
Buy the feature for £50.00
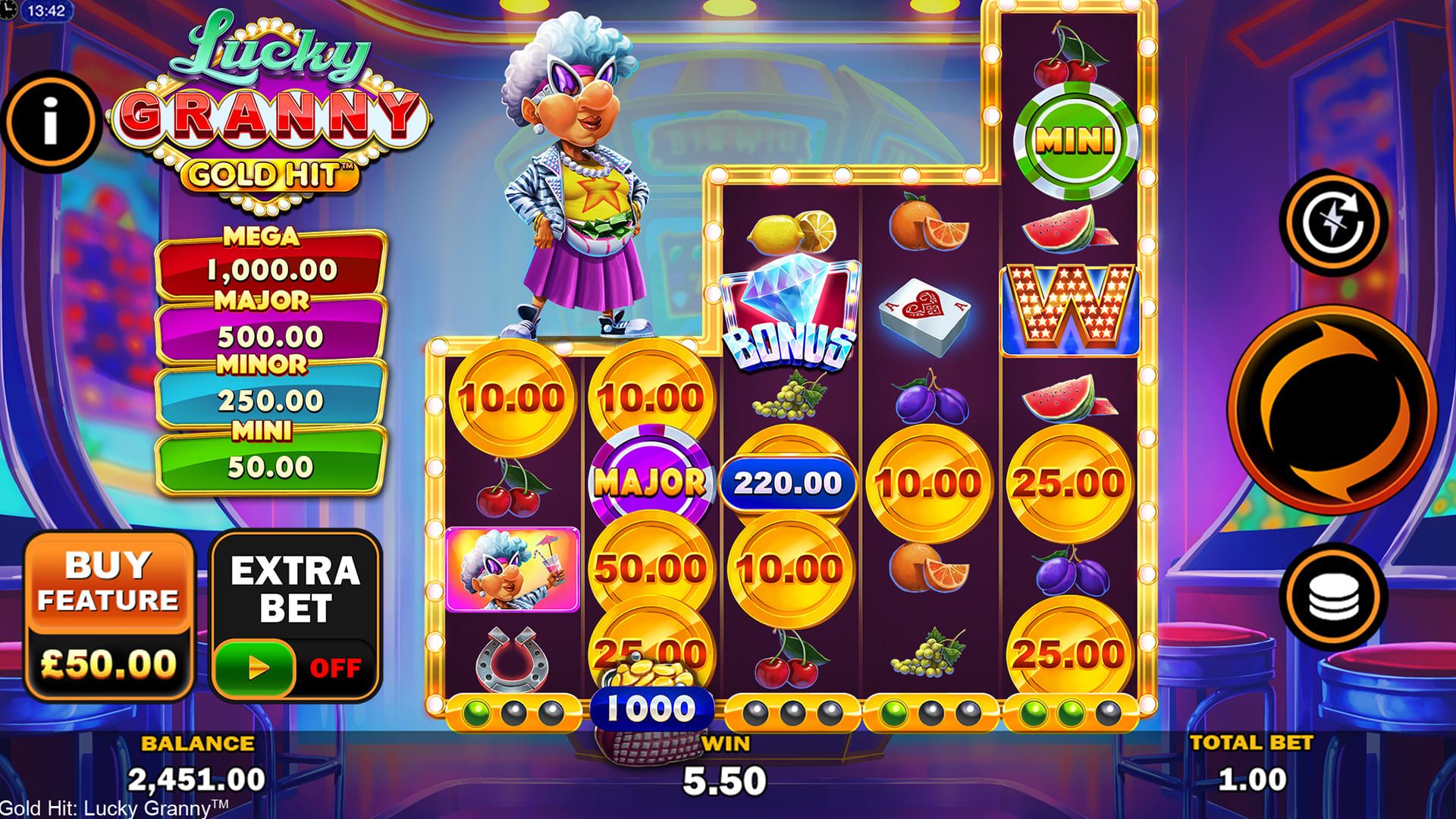click(x=108, y=616)
